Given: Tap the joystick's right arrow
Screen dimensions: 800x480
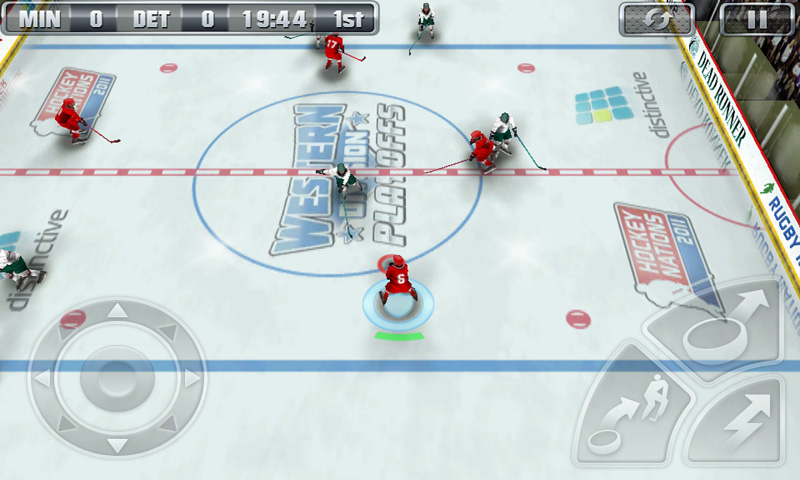Looking at the screenshot, I should [x=192, y=378].
